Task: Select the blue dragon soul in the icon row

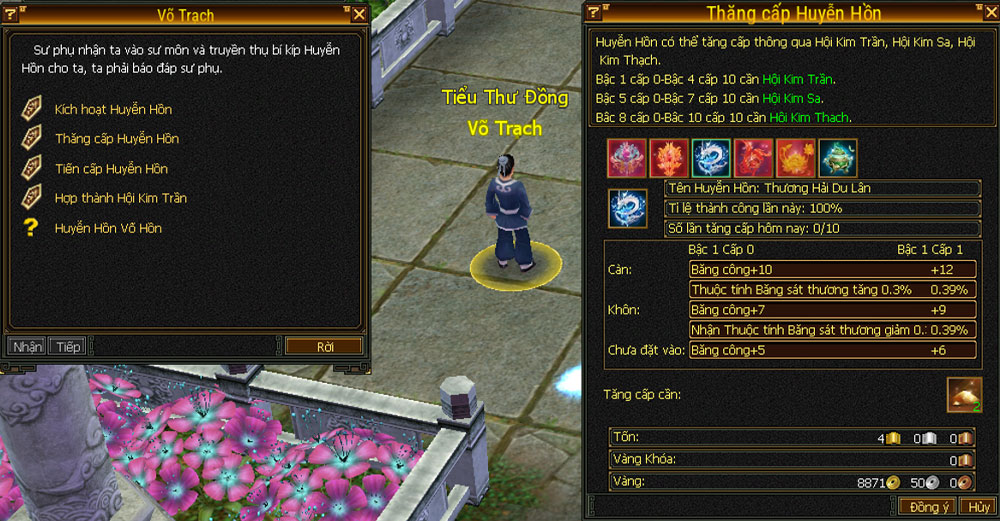Action: 711,158
